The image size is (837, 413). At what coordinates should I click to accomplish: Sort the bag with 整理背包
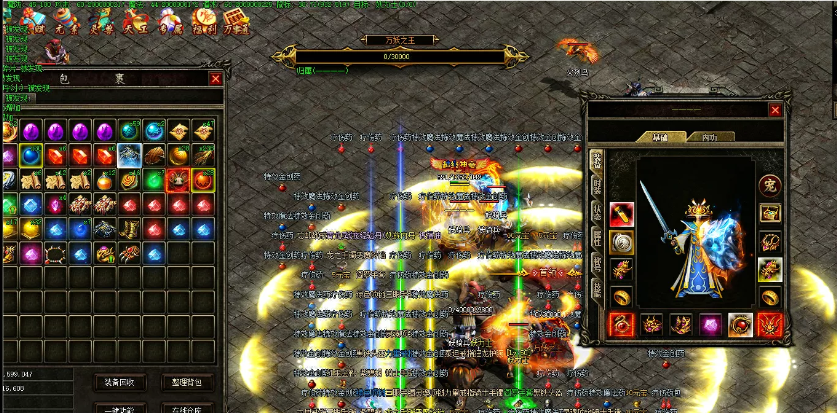pos(187,382)
